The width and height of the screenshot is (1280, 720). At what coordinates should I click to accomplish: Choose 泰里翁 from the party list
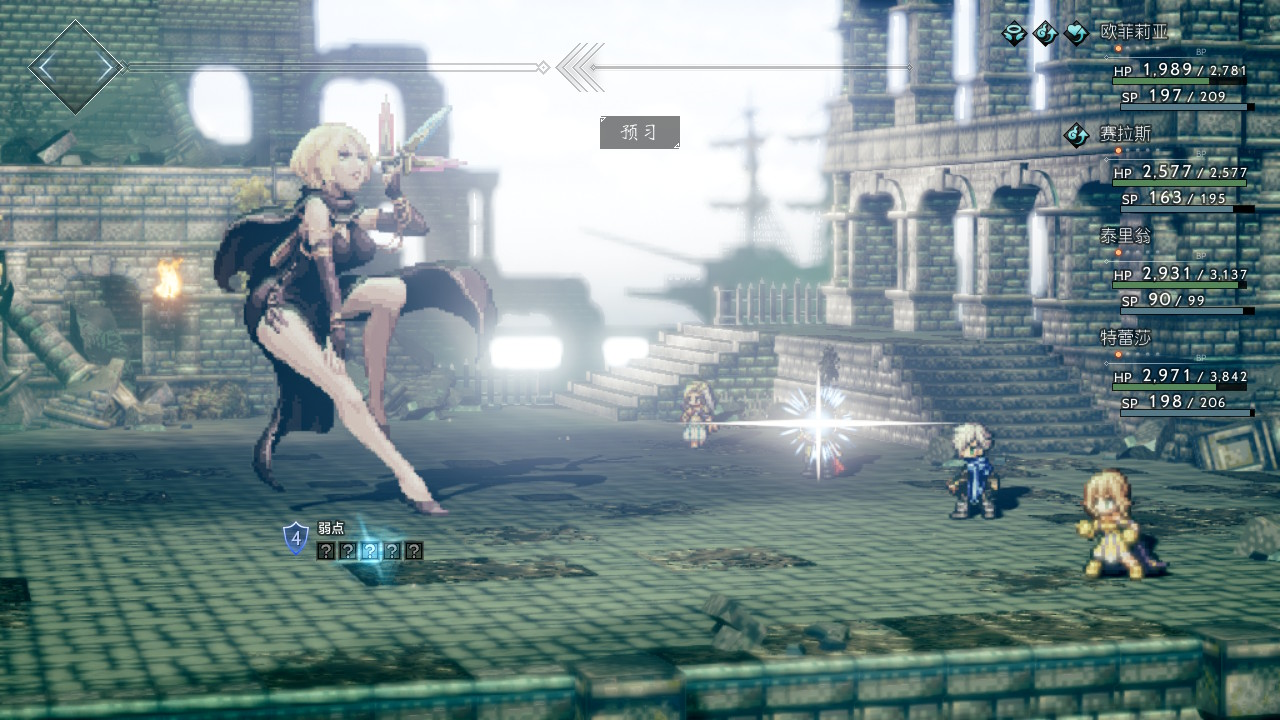click(x=1125, y=236)
